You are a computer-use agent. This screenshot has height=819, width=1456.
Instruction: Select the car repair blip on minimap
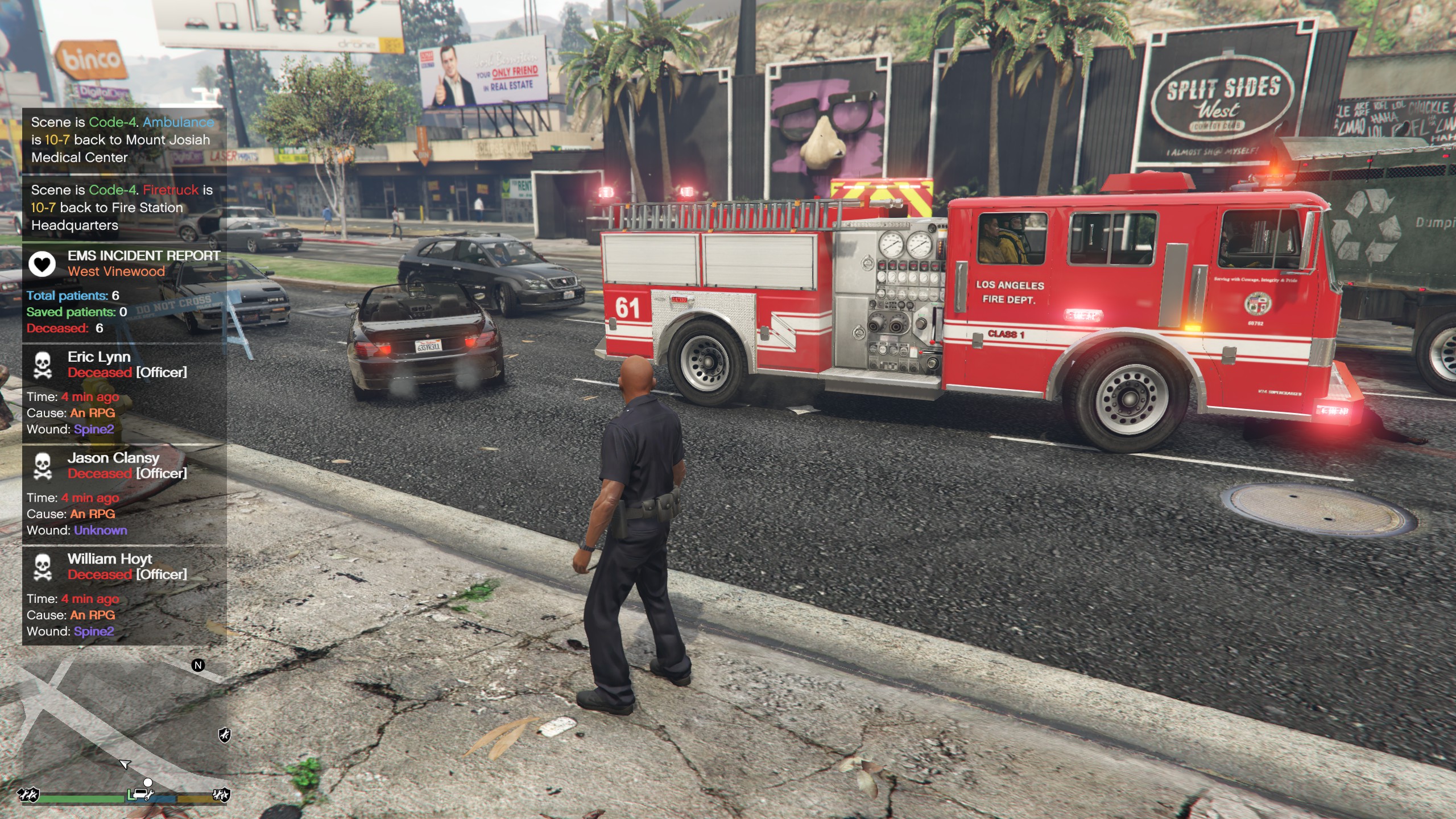point(140,794)
